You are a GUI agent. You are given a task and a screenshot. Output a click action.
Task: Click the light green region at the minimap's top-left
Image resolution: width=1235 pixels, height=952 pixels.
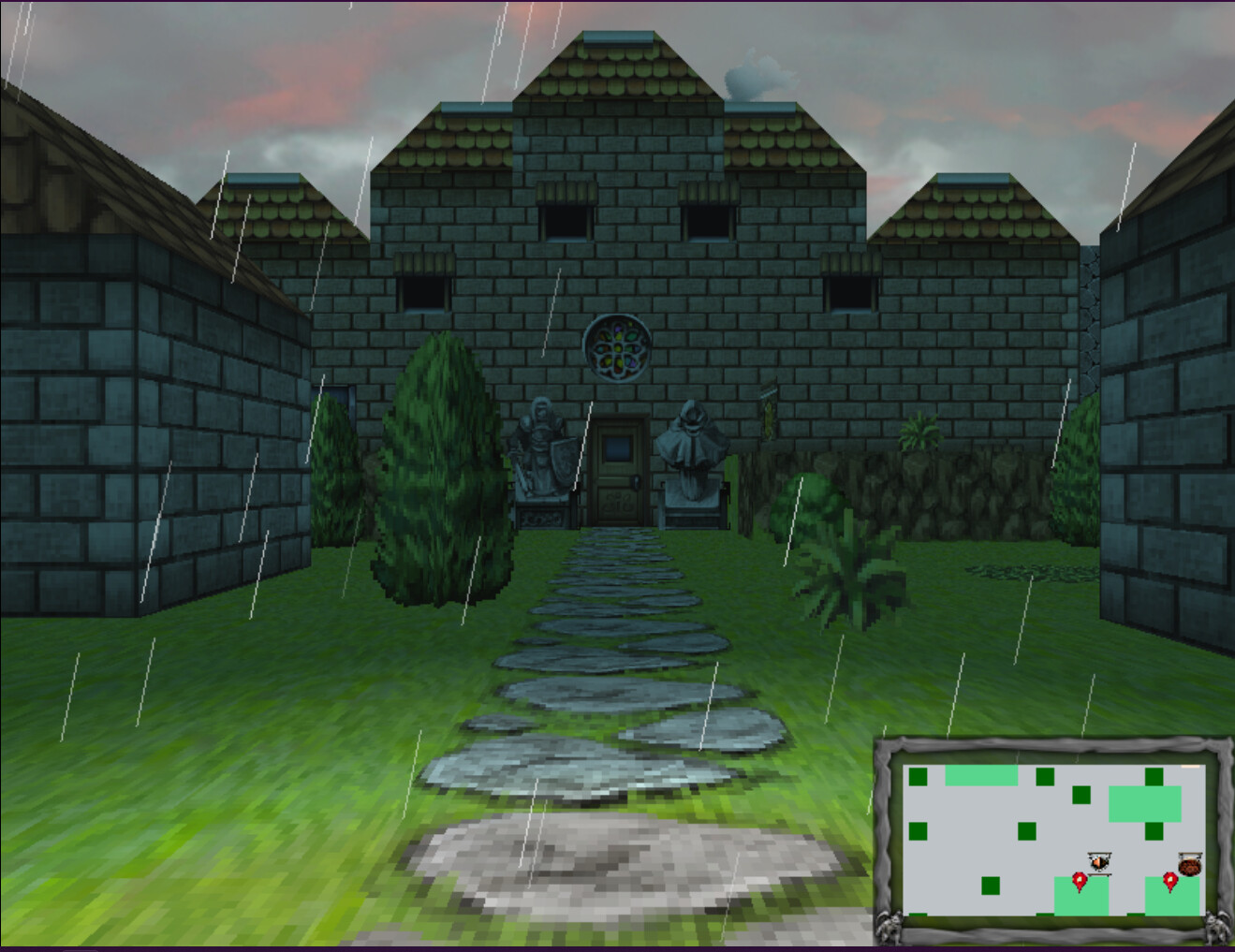981,774
